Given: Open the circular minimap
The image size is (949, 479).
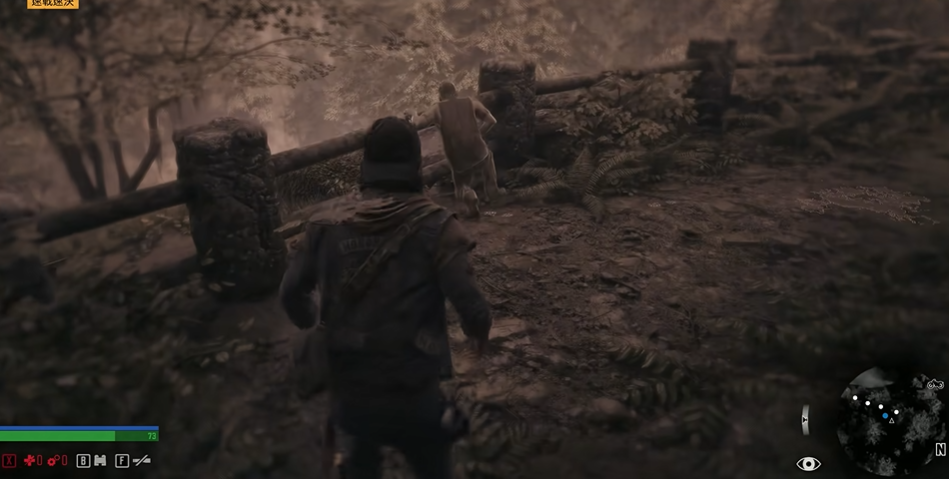Looking at the screenshot, I should point(885,421).
